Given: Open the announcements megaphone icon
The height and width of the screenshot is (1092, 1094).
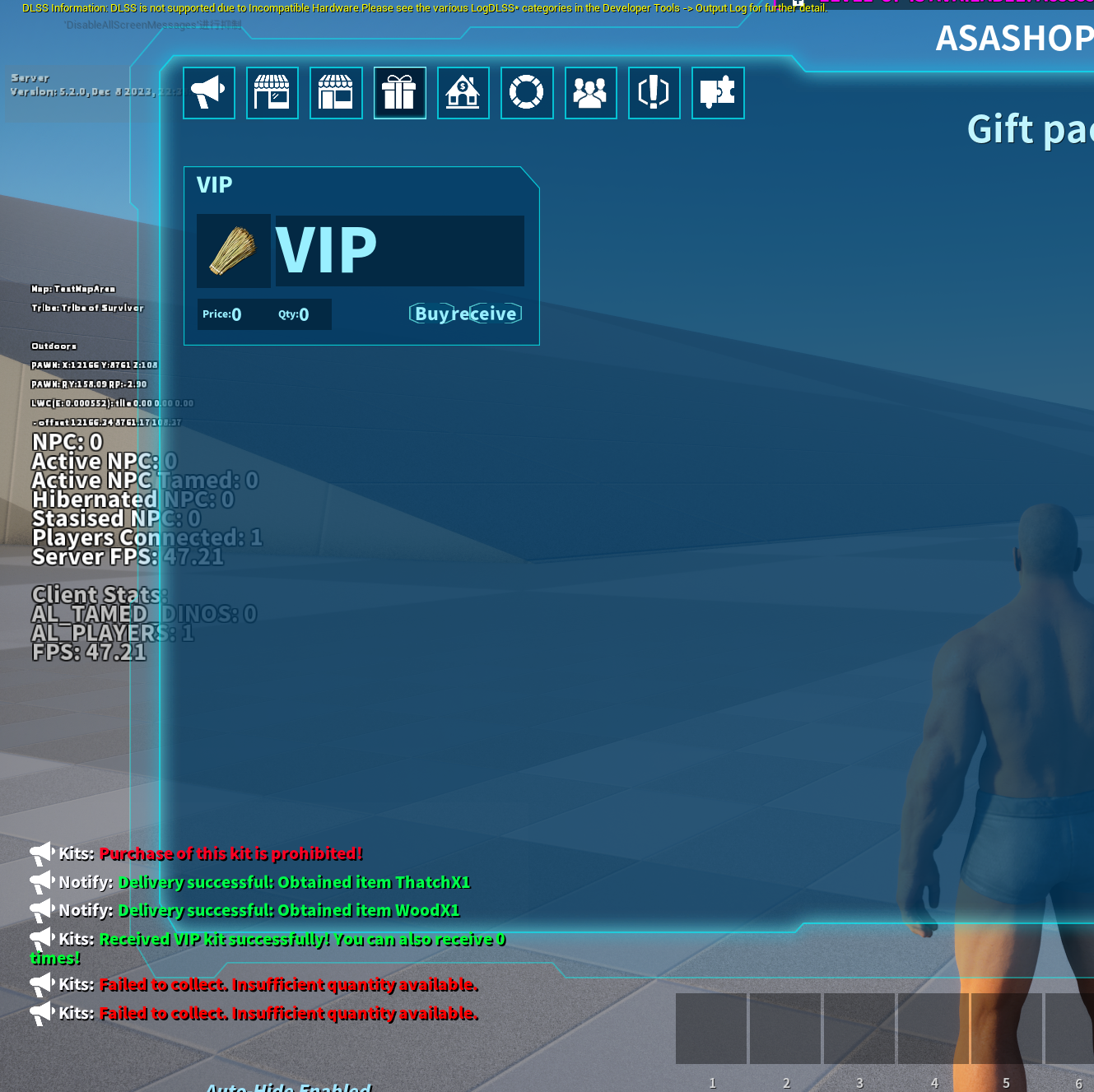Looking at the screenshot, I should coord(208,92).
